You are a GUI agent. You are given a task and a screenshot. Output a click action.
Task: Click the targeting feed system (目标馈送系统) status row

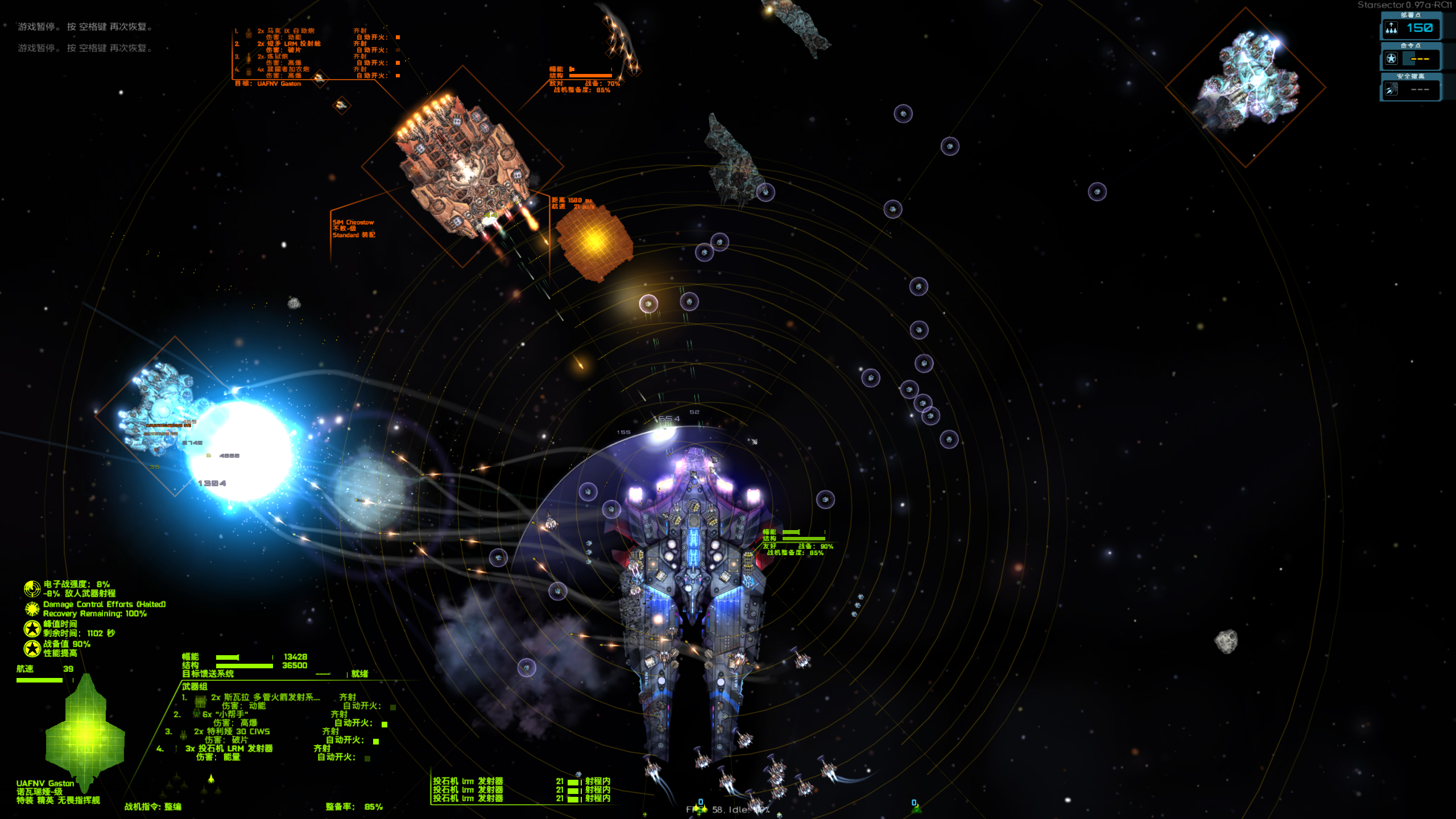[208, 674]
